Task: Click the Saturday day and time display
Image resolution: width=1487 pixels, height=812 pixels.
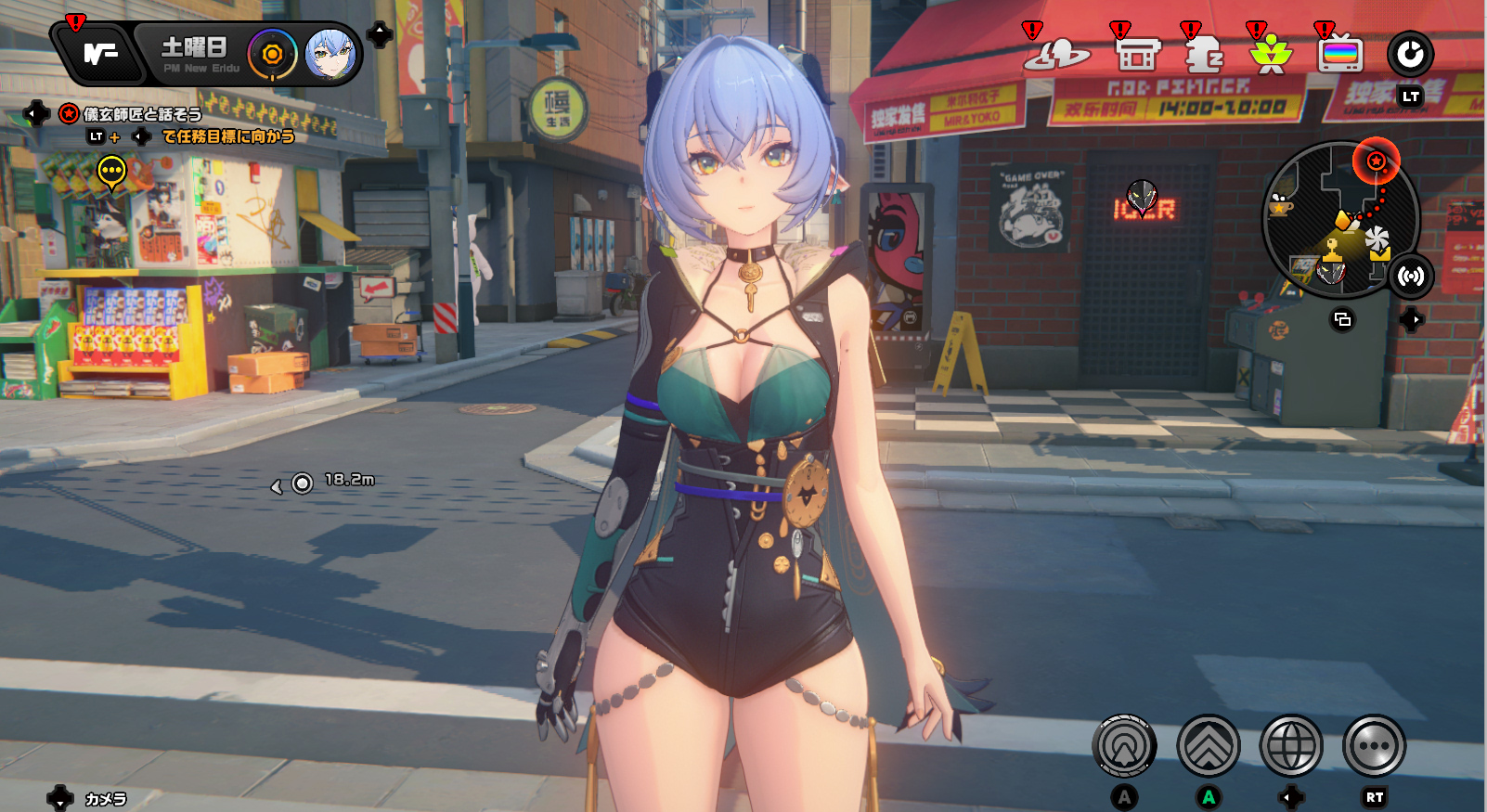Action: tap(197, 54)
